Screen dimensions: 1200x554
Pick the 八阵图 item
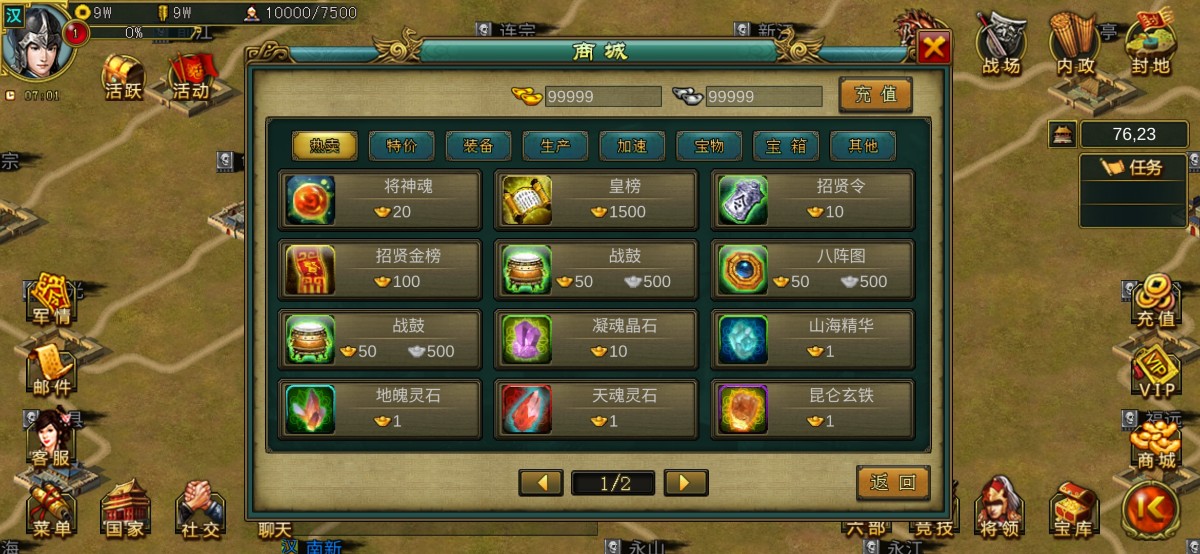click(813, 269)
